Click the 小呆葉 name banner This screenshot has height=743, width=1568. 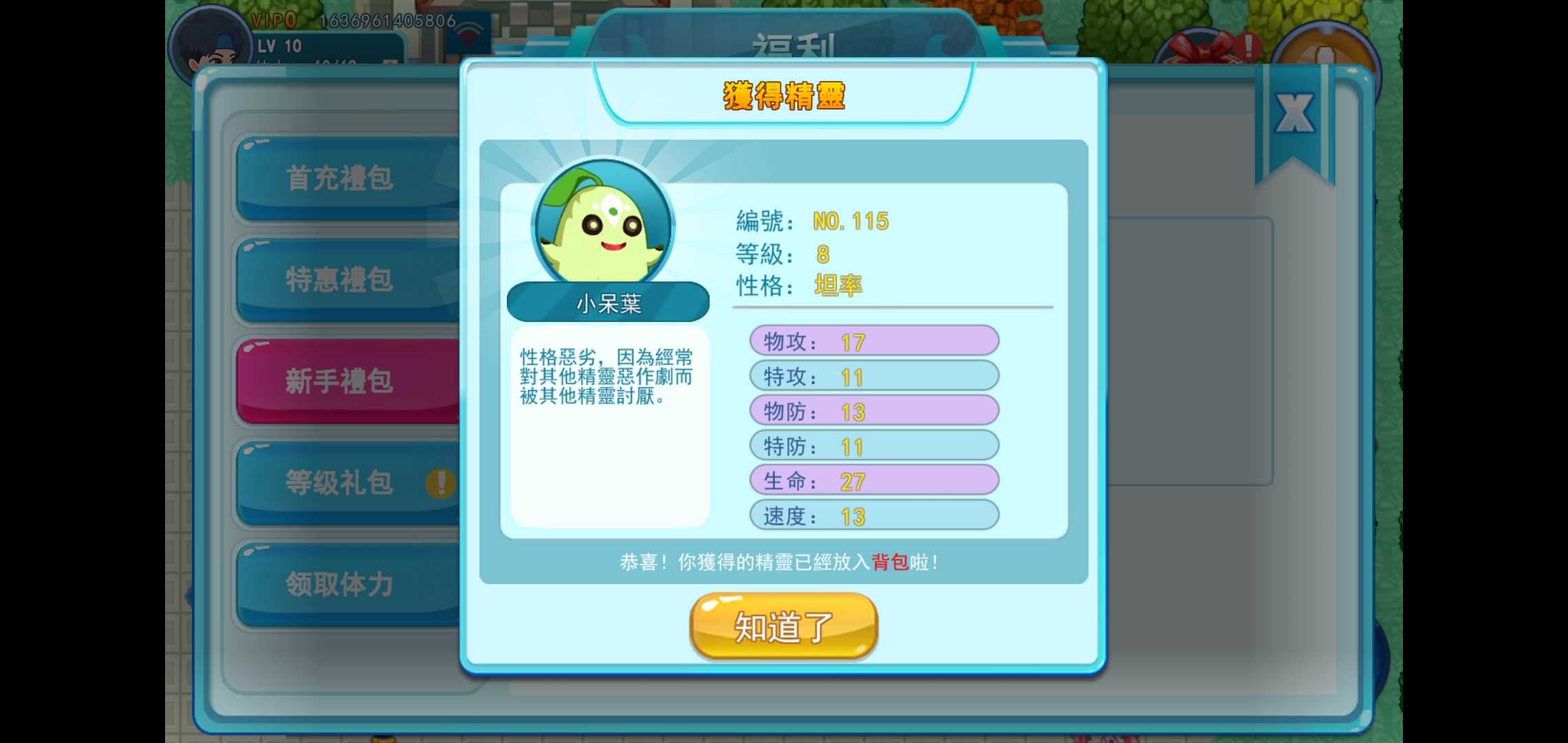pos(608,301)
